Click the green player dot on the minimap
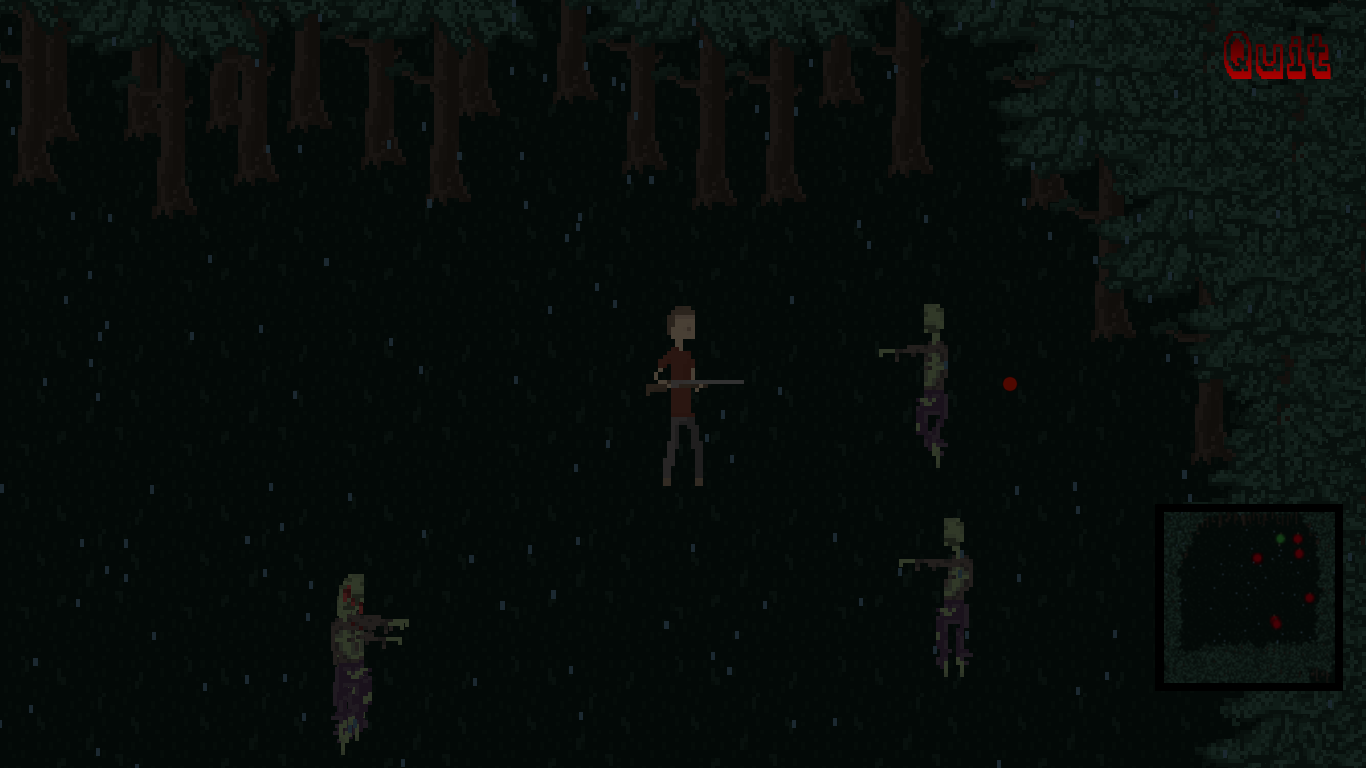Image resolution: width=1366 pixels, height=768 pixels. pos(1280,539)
